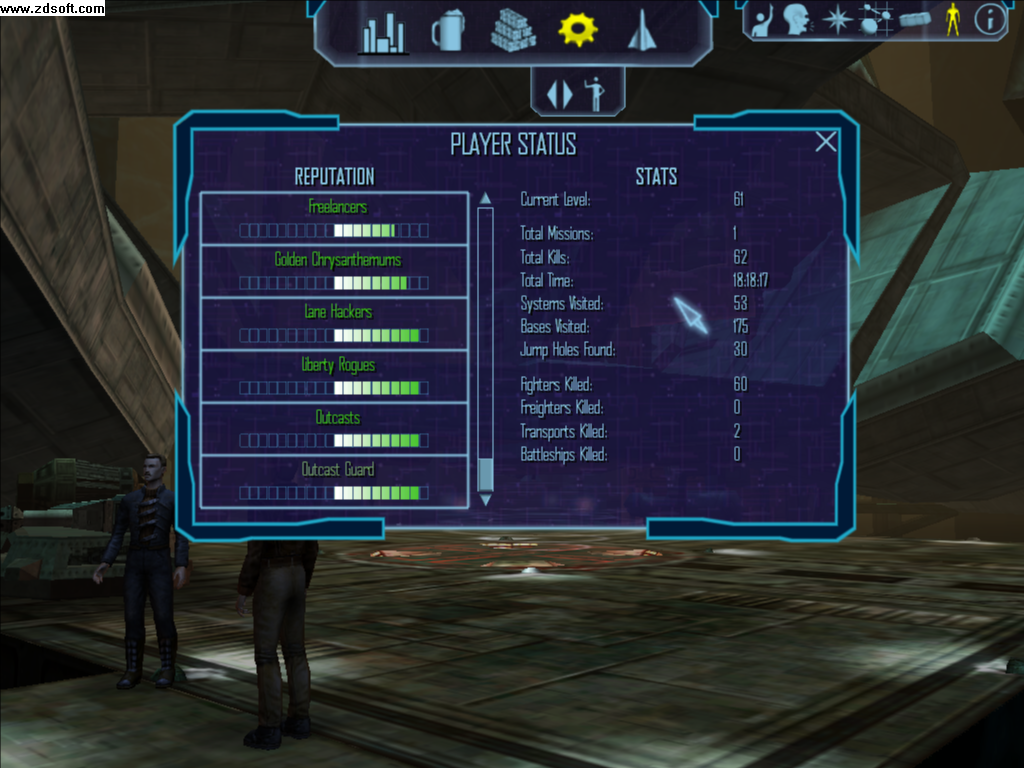Open the equipment dealer gear icon
Screen dimensions: 1024x768
[x=577, y=29]
